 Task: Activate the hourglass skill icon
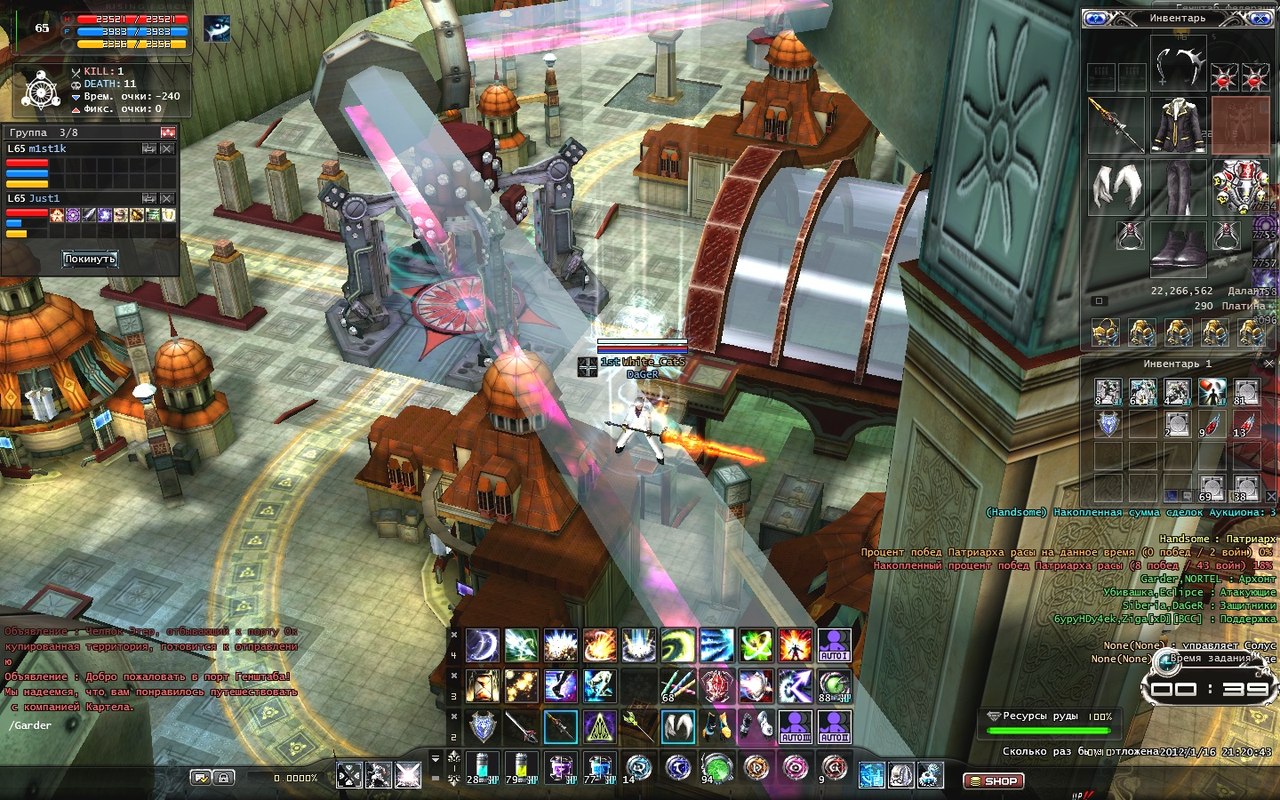click(482, 686)
